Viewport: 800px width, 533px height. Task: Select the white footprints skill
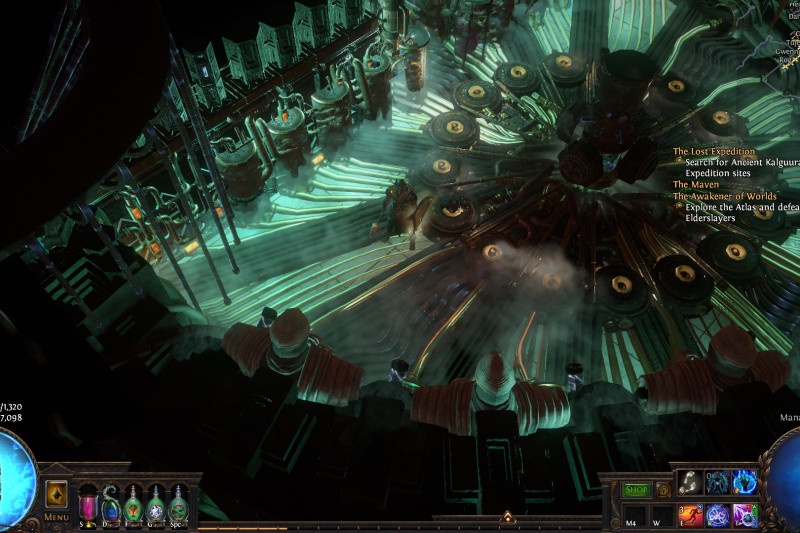click(690, 482)
